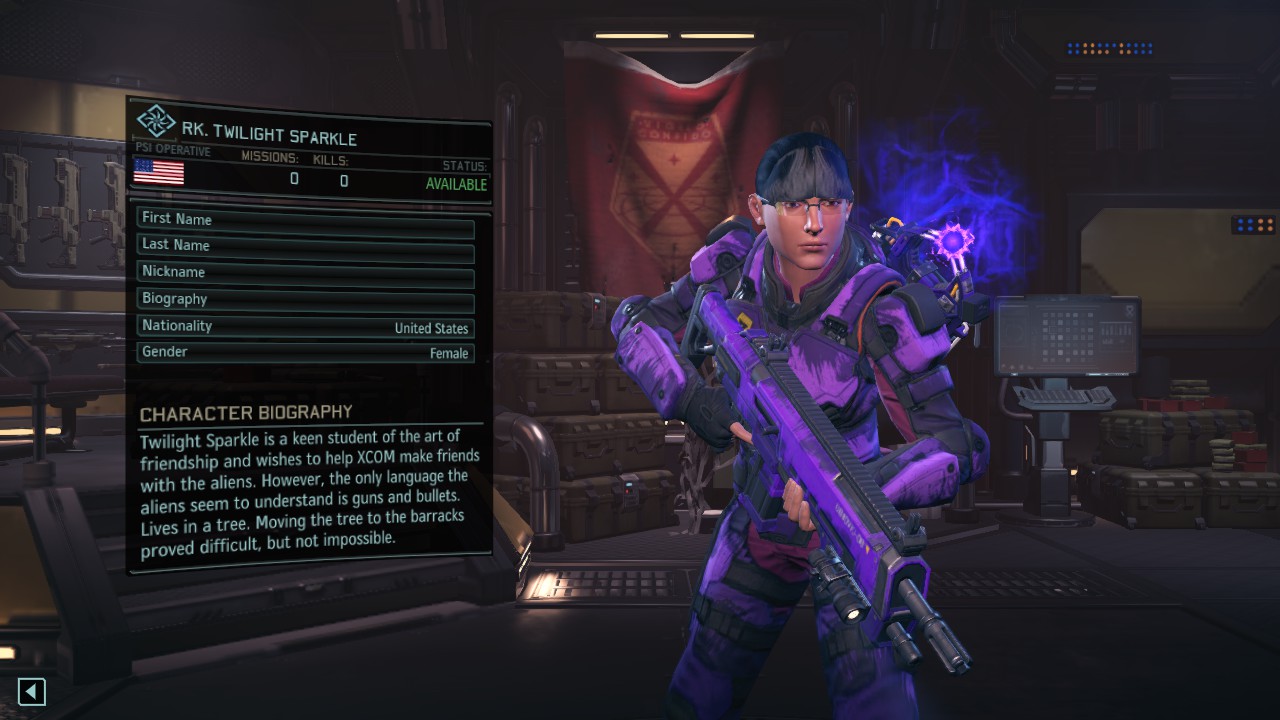Image resolution: width=1280 pixels, height=720 pixels.
Task: Change Nationality from United States
Action: (x=305, y=327)
